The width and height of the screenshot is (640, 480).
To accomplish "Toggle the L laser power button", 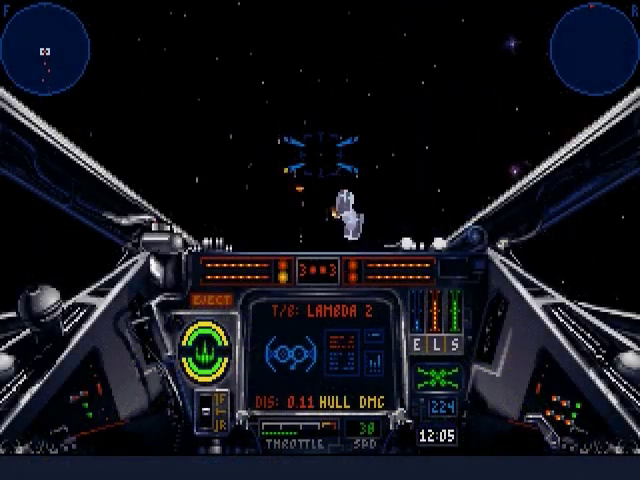I will pos(438,344).
